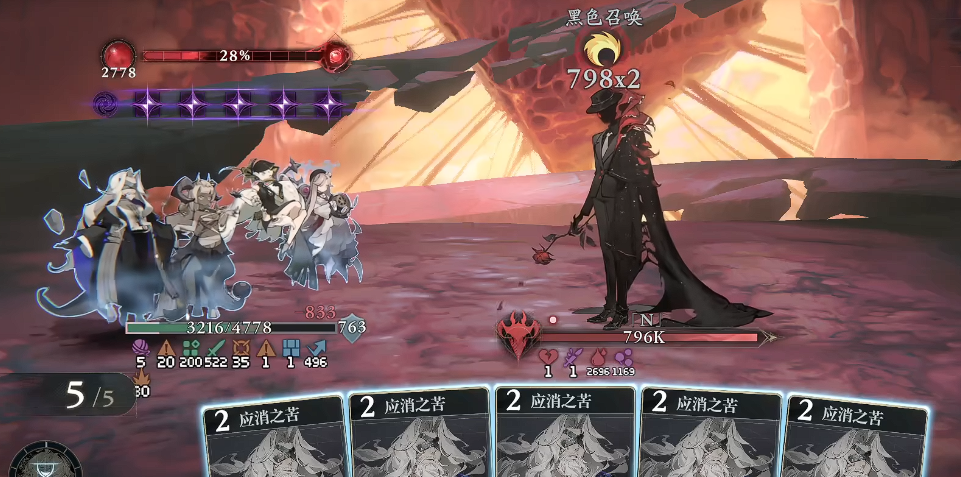Screen dimensions: 961x477
Task: Click the purple swirl gauge icon
Action: (106, 102)
